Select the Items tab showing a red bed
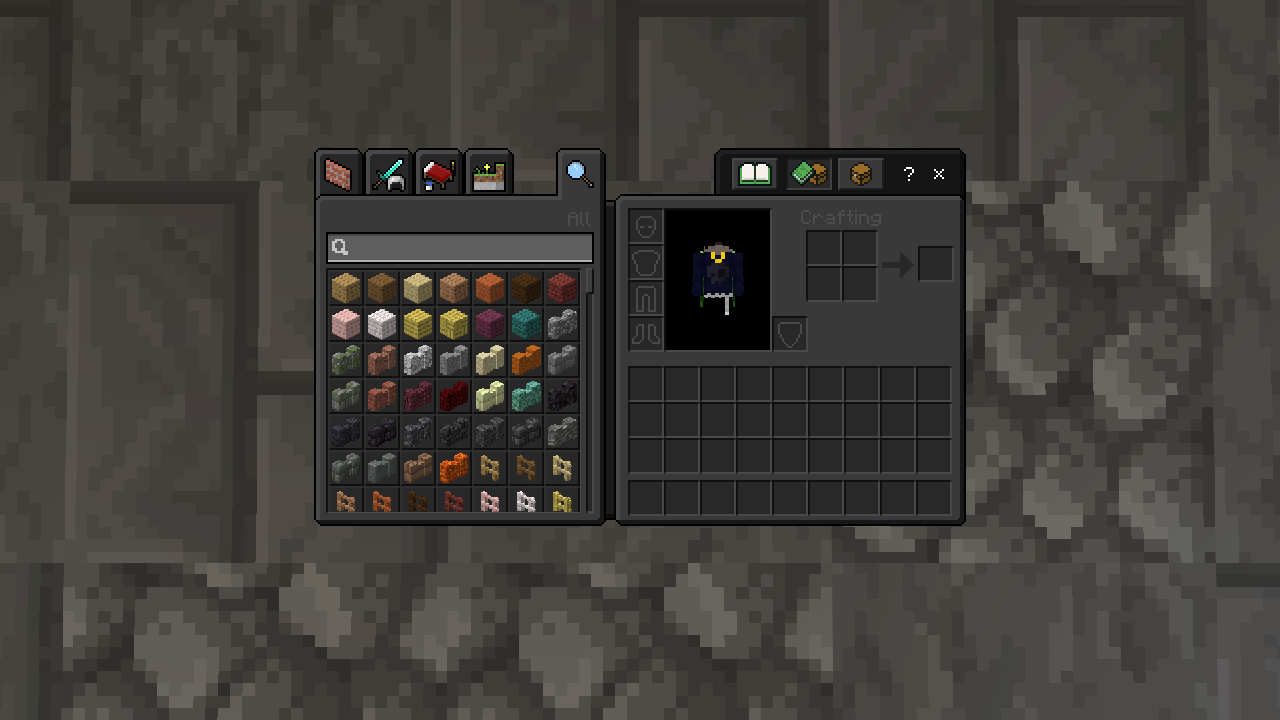This screenshot has height=720, width=1280. (x=438, y=174)
